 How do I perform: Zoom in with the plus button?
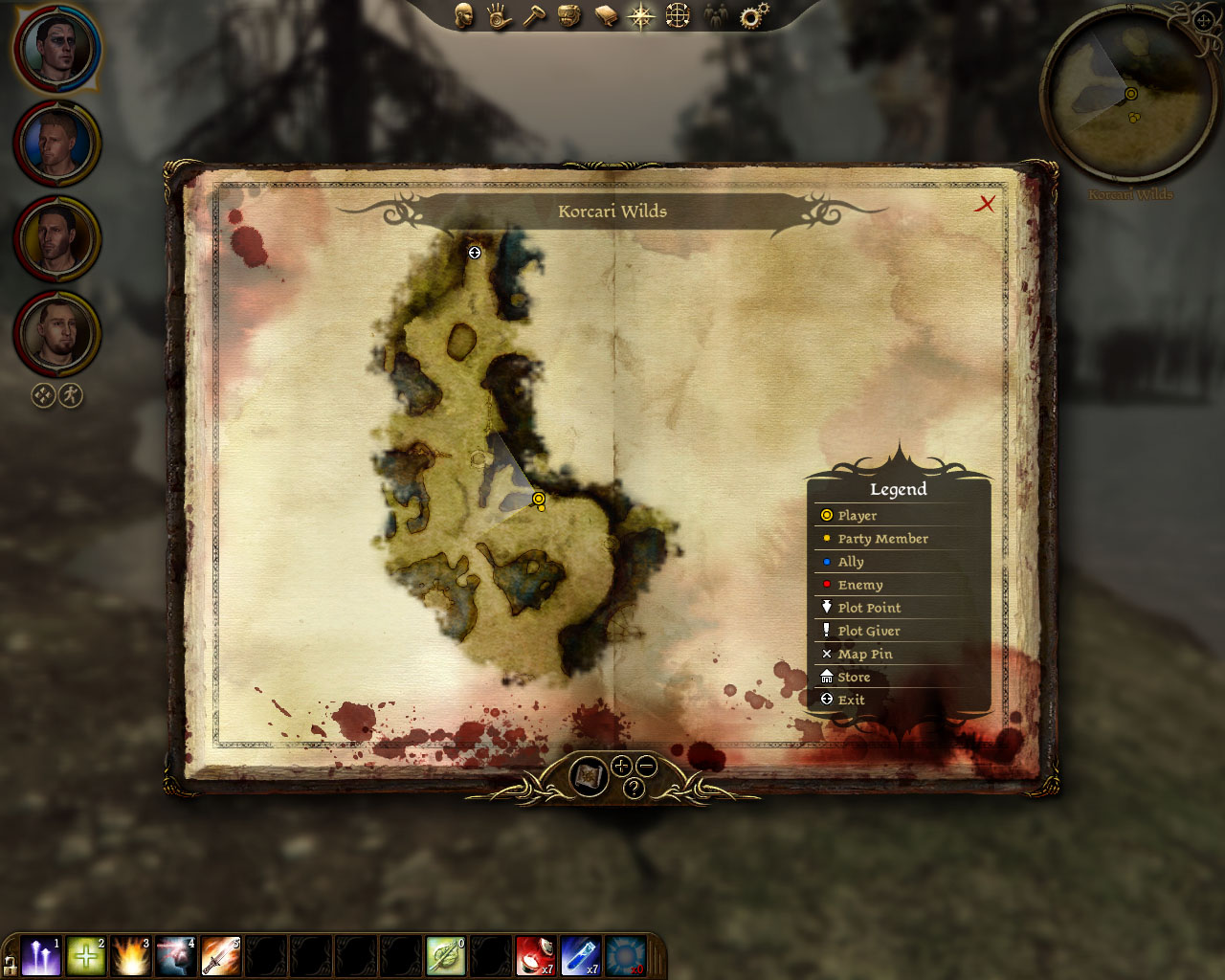tap(621, 766)
